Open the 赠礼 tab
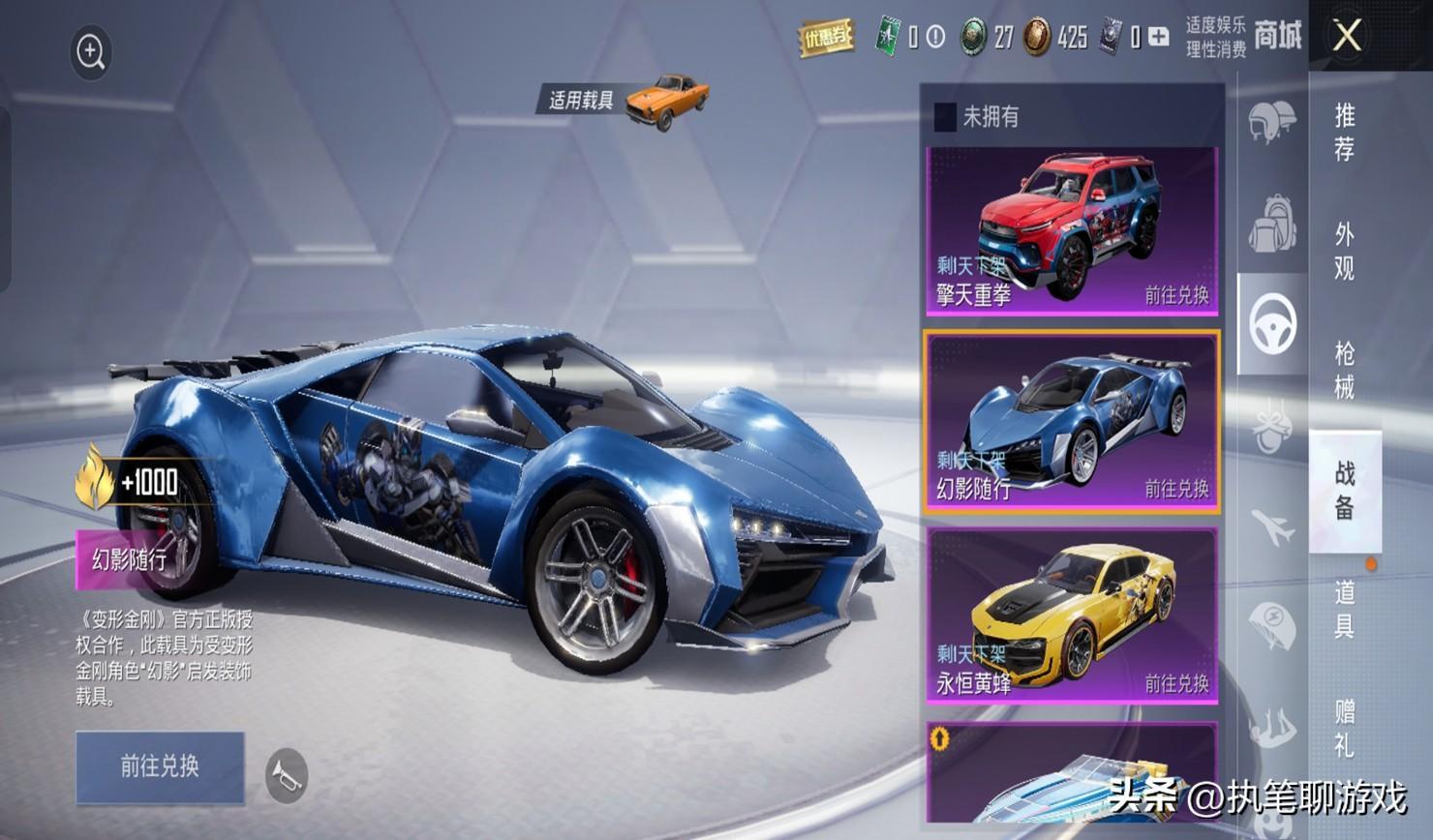 point(1344,728)
